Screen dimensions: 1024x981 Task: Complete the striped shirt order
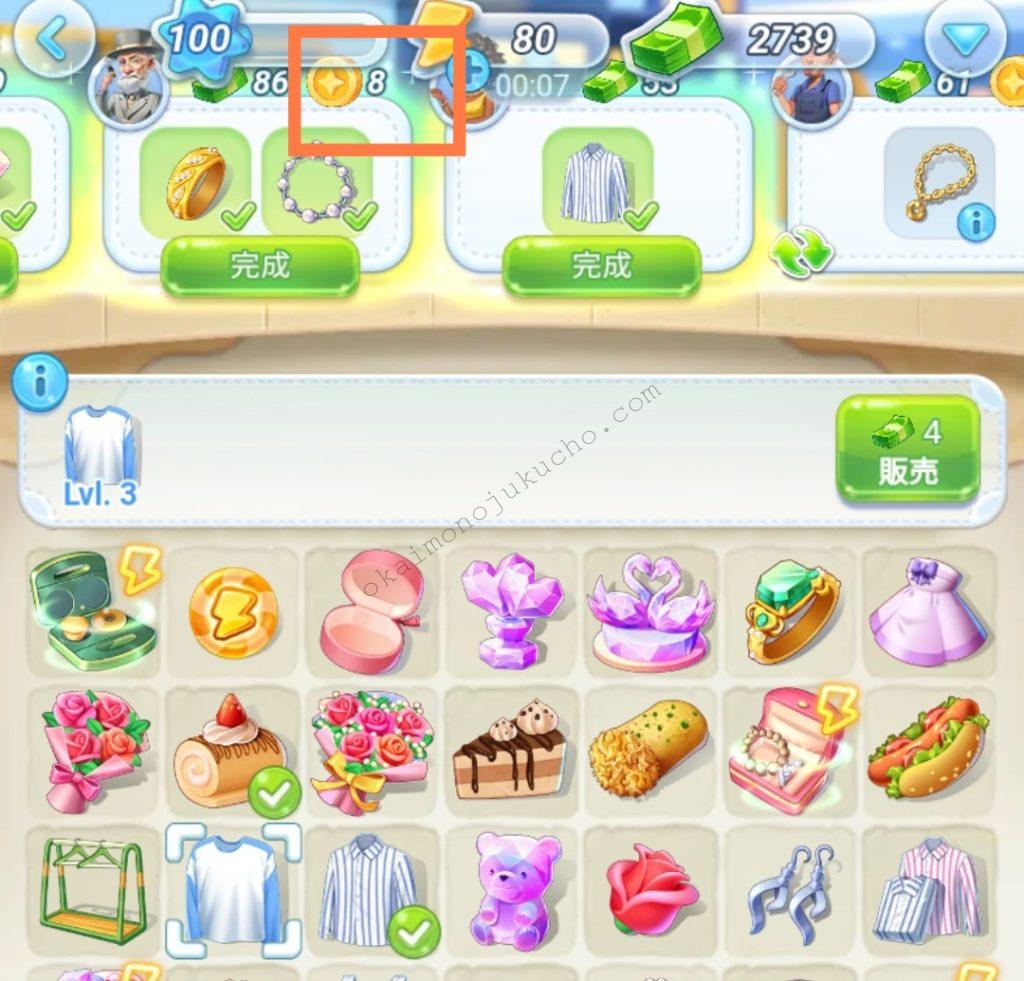point(601,266)
